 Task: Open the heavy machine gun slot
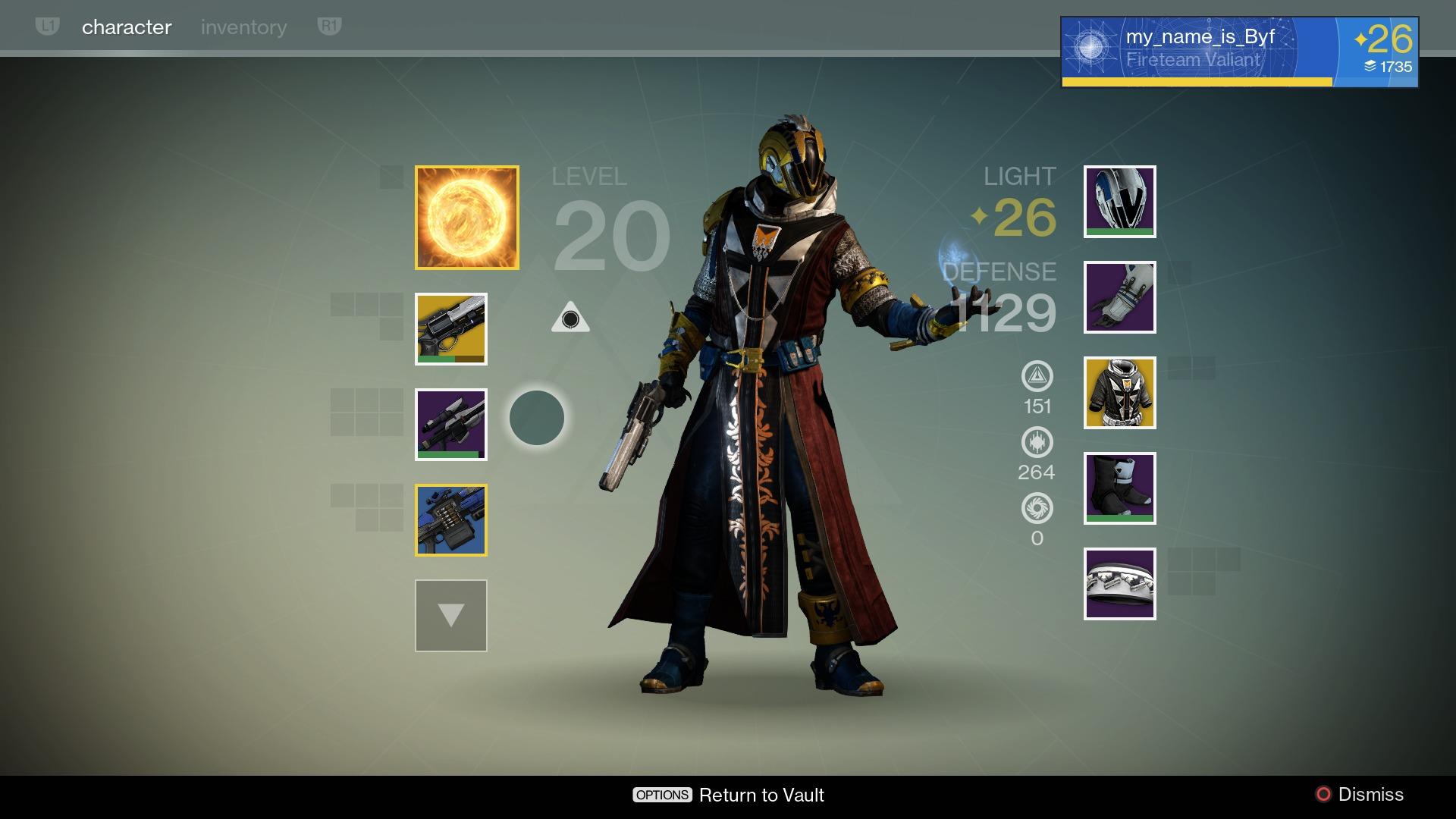pos(450,522)
